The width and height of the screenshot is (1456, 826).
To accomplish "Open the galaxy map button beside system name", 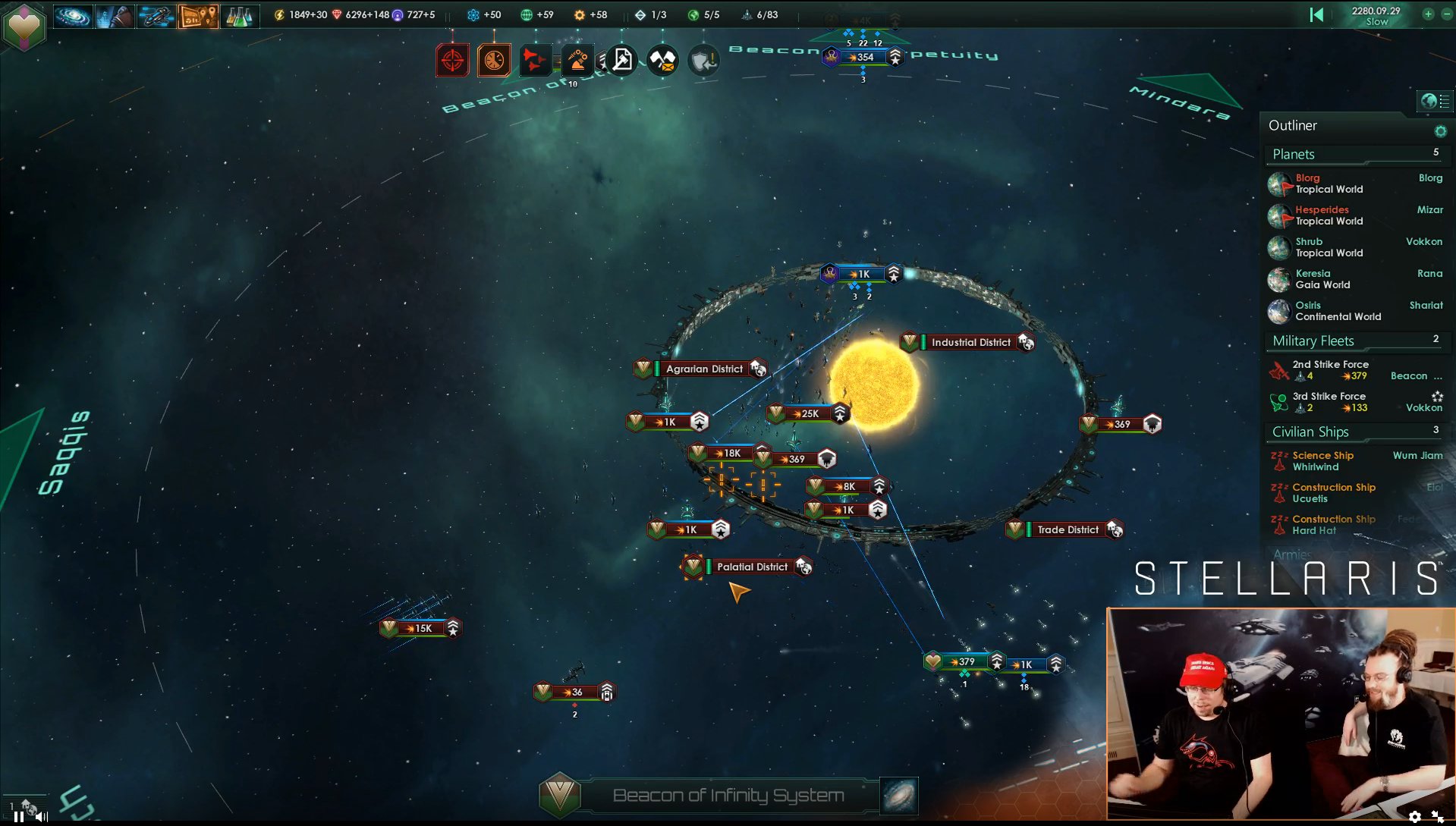I will tap(899, 796).
